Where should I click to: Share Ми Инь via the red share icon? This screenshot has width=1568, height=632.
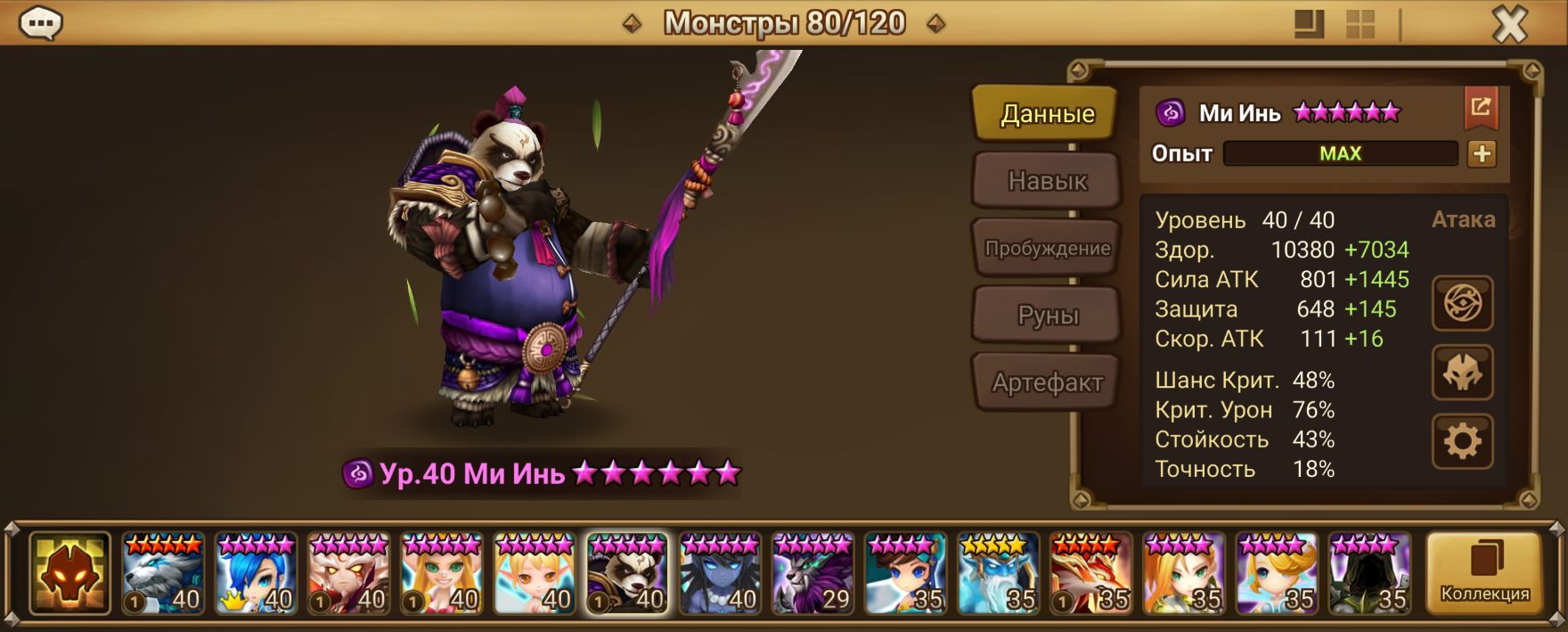[x=1481, y=109]
